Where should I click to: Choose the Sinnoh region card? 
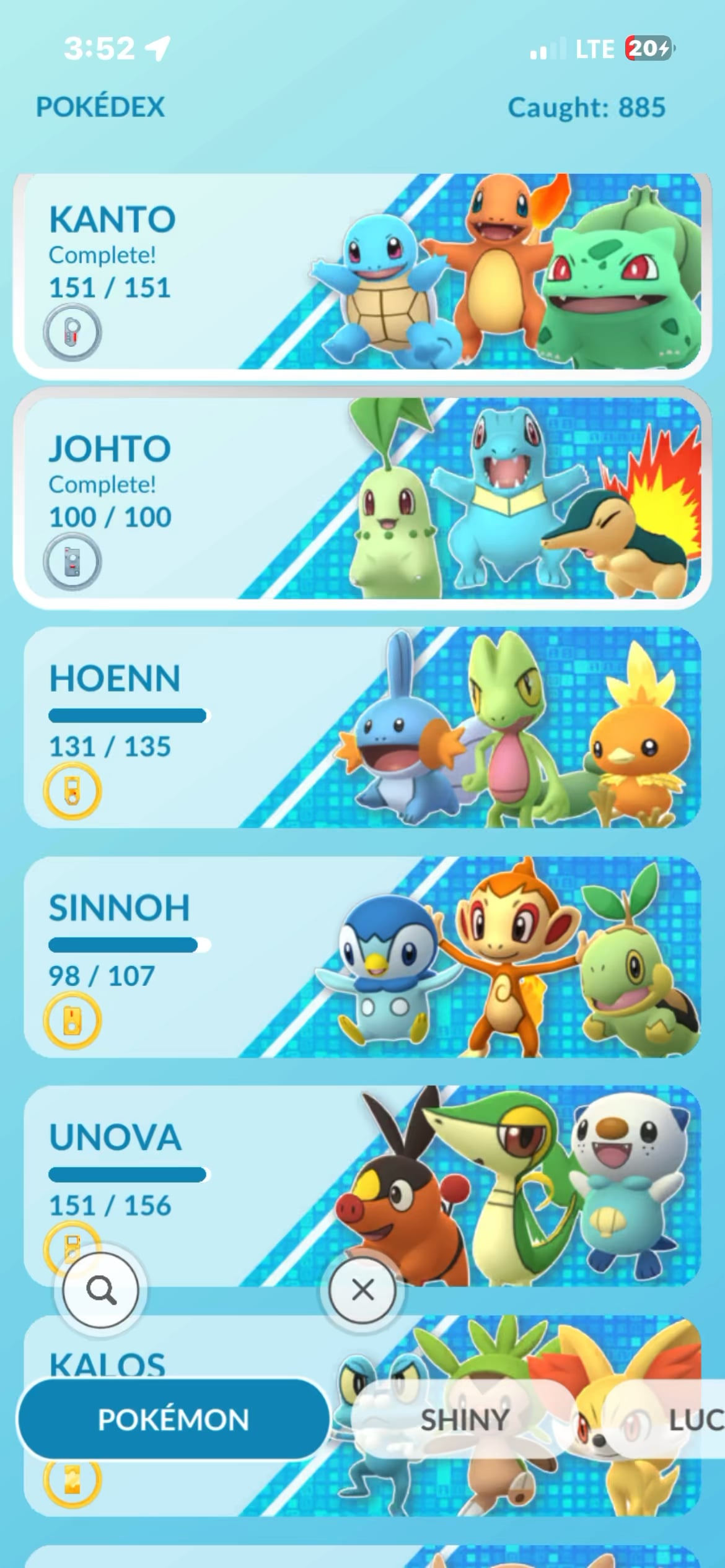pyautogui.click(x=362, y=957)
